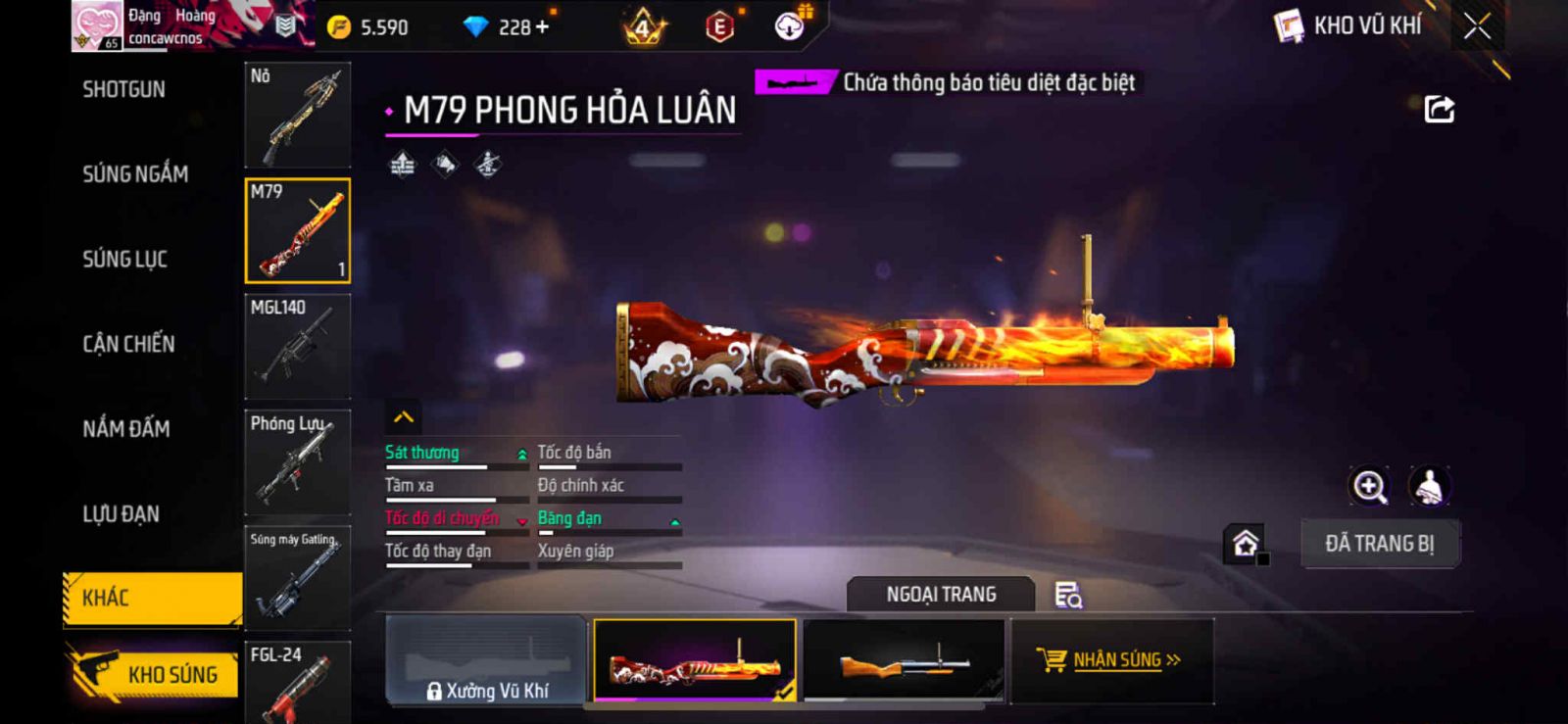Select the default wooden M79 skin

[904, 661]
